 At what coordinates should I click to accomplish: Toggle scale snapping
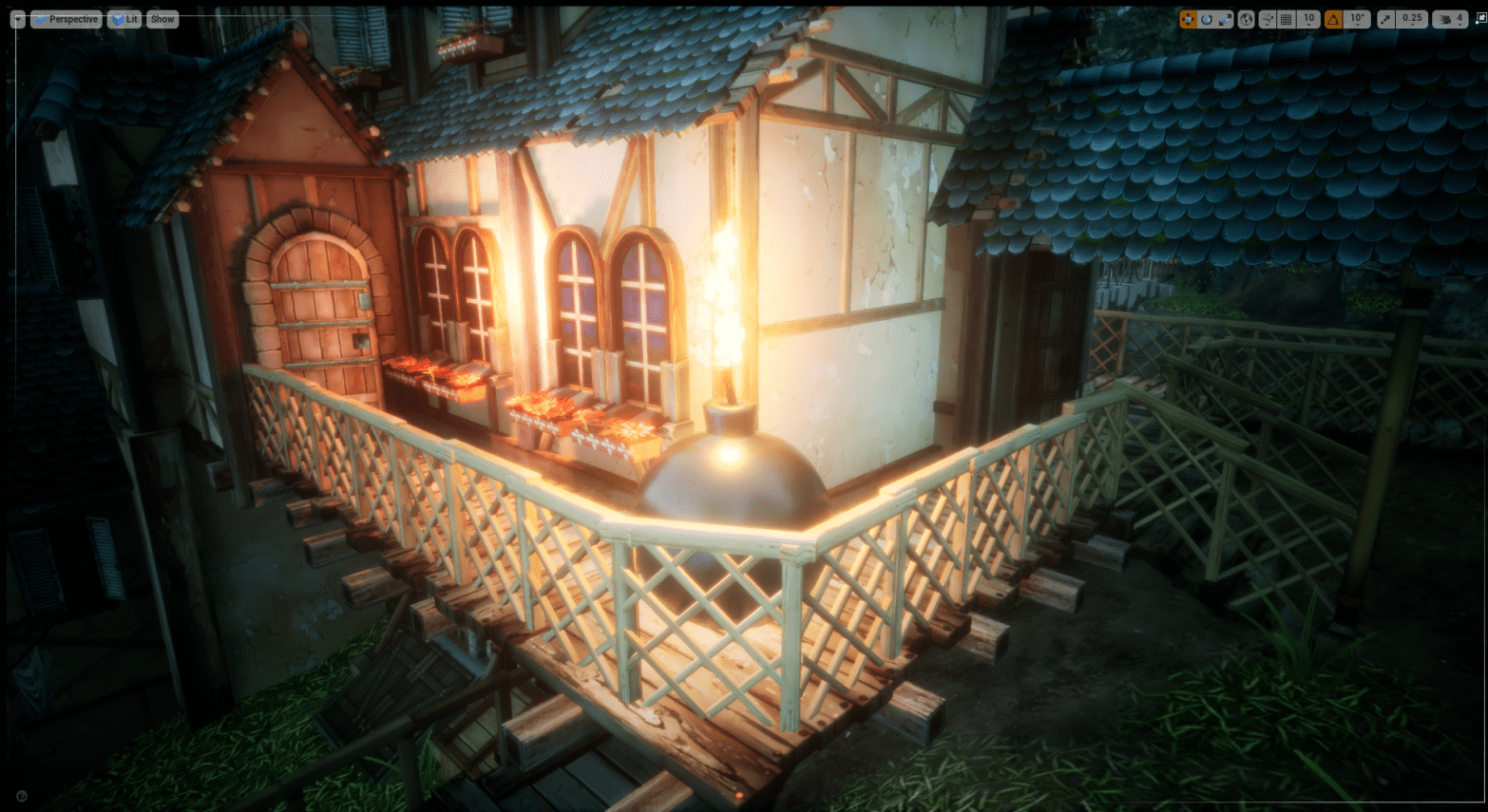1387,19
